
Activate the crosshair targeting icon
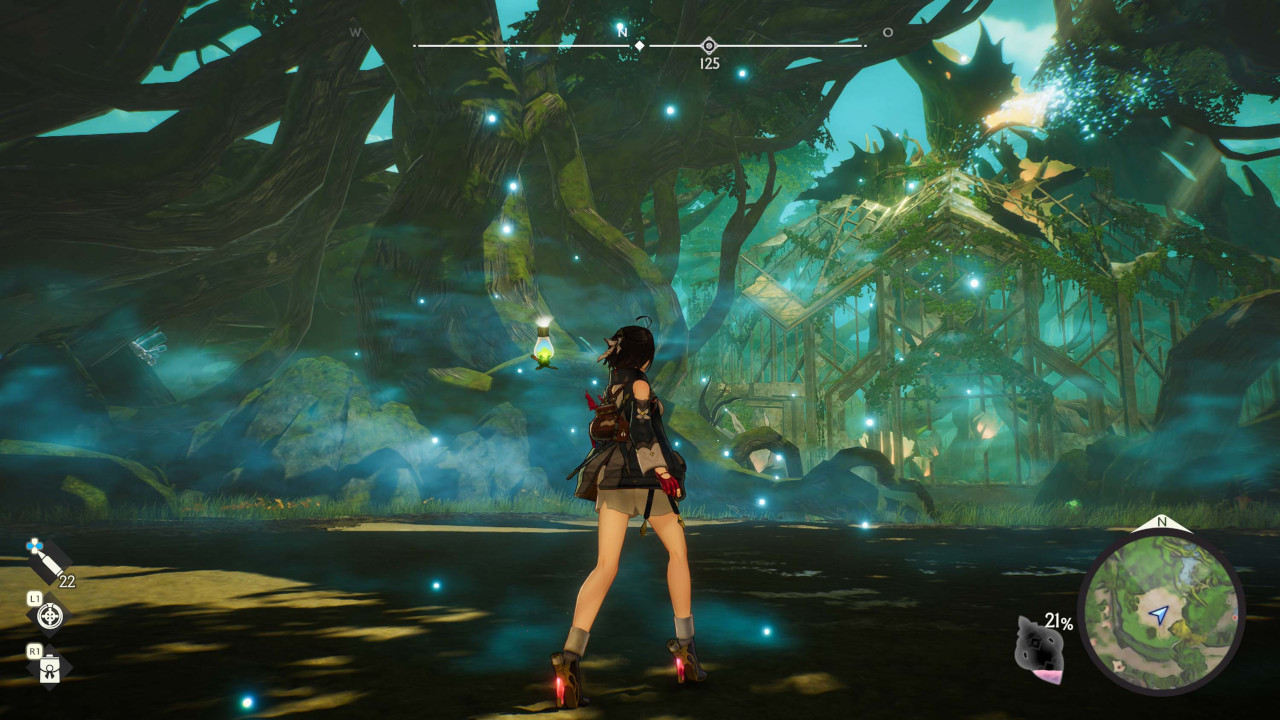point(49,616)
